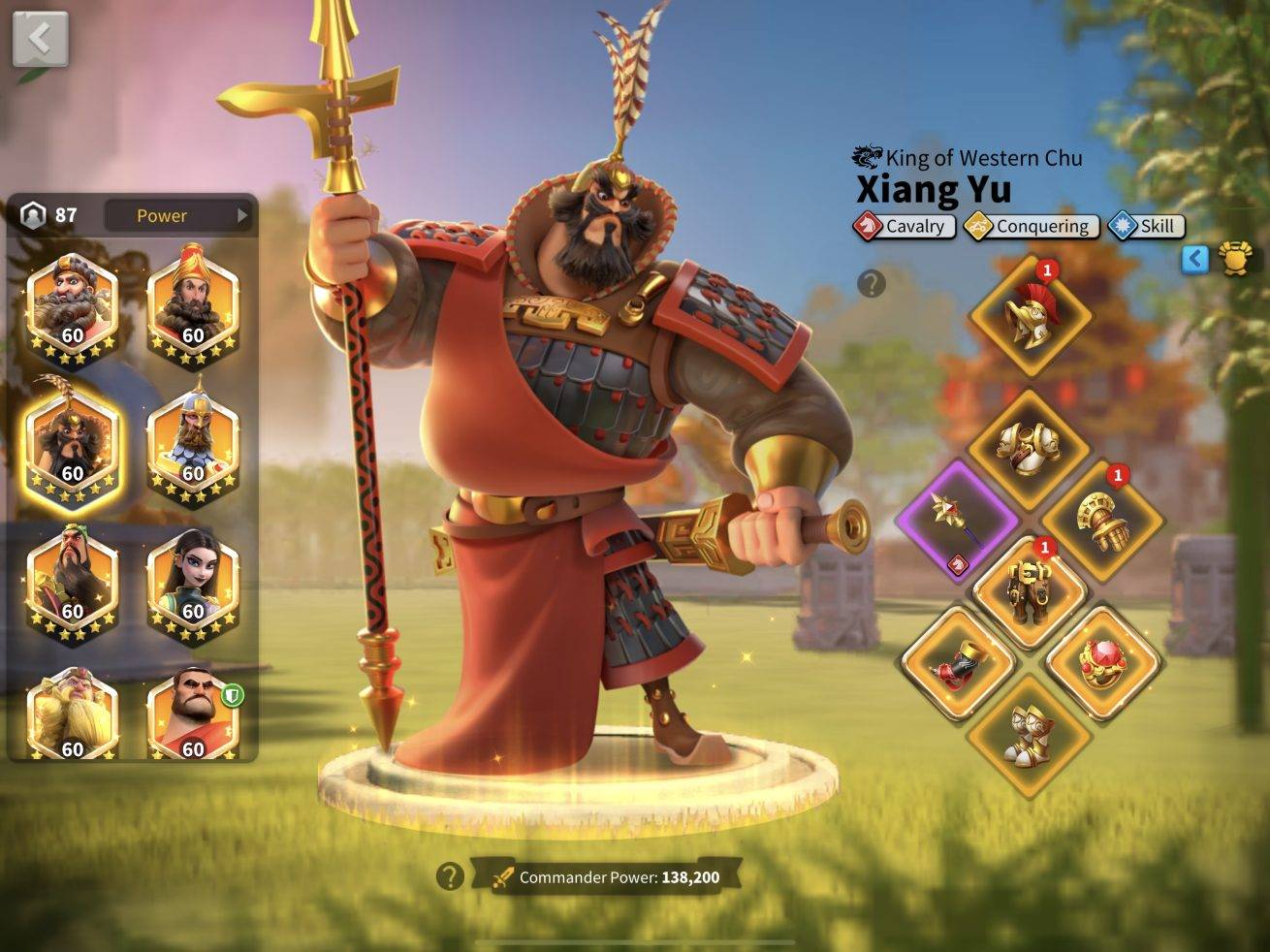Select the gold-white boots slot
Screen dimensions: 1270x952
click(1030, 735)
